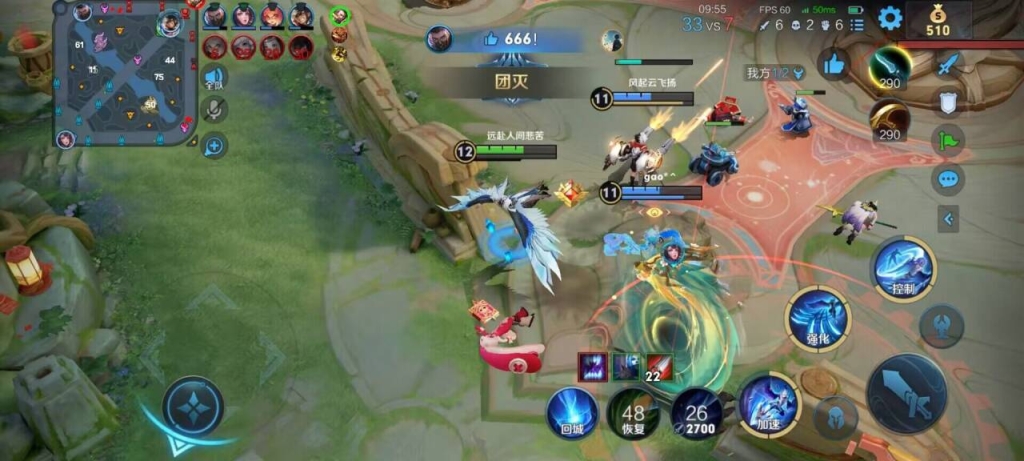Collapse the signal panel with the arrow
Image resolution: width=1024 pixels, height=461 pixels.
[948, 218]
